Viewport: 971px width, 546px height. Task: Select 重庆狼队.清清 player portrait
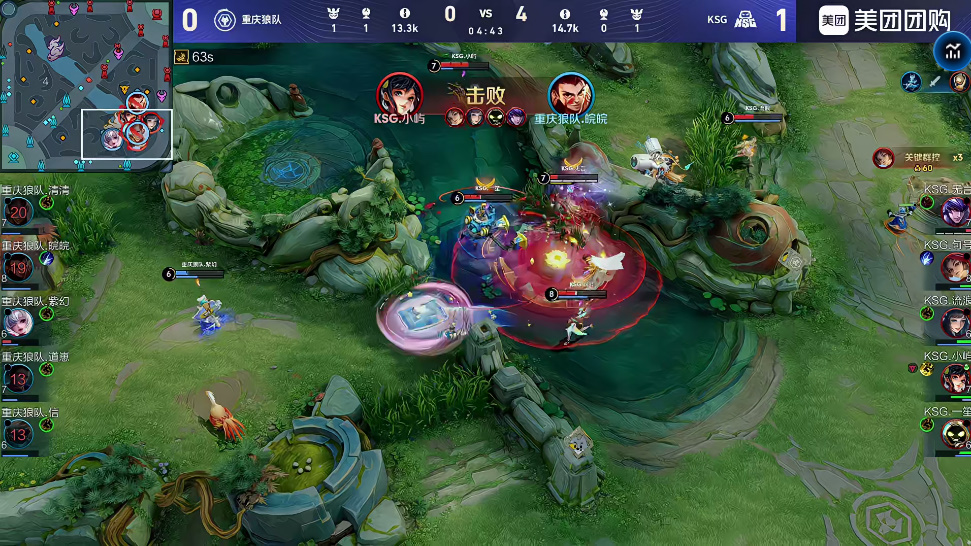click(19, 212)
